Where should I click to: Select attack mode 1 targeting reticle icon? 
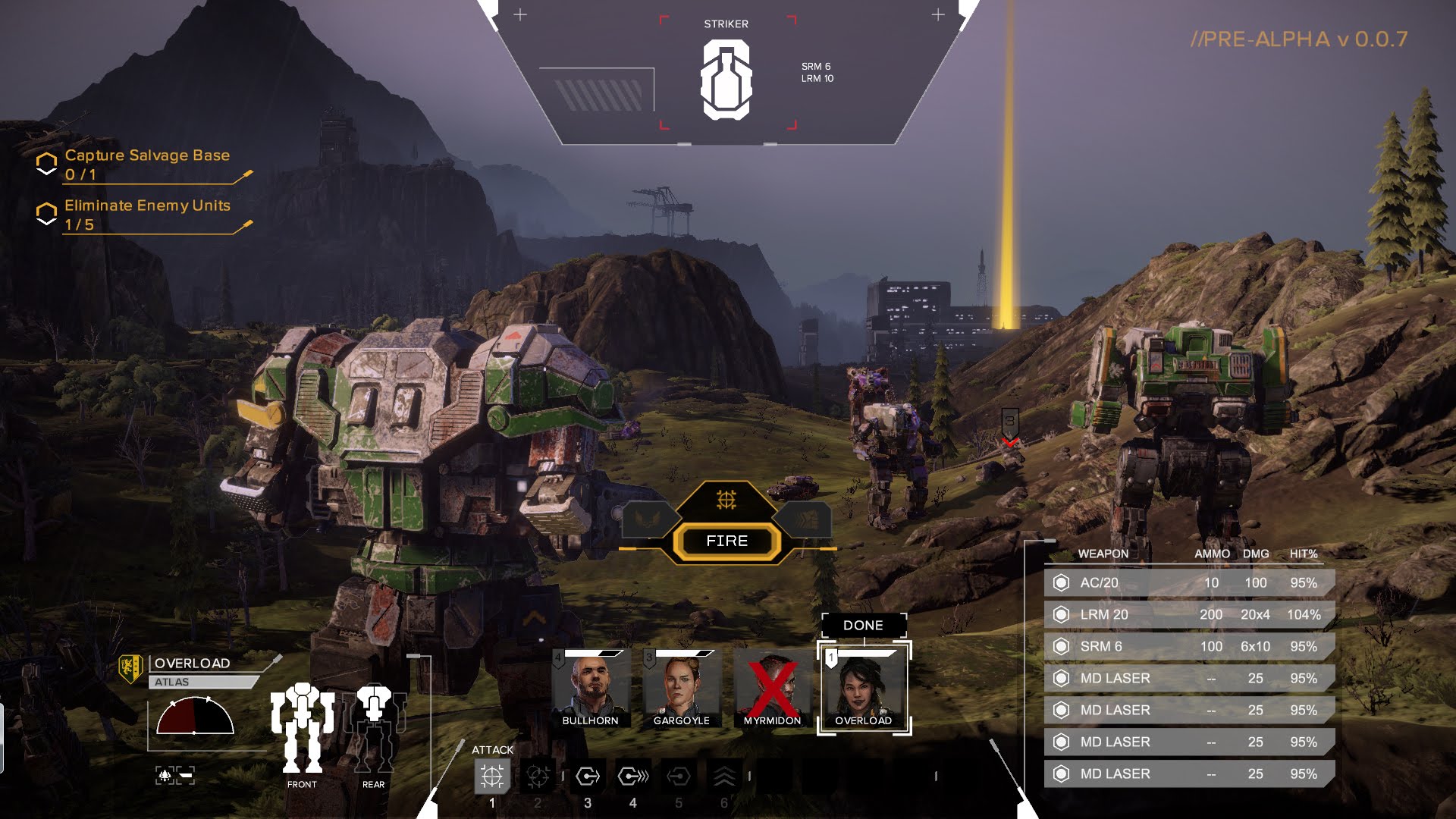492,777
